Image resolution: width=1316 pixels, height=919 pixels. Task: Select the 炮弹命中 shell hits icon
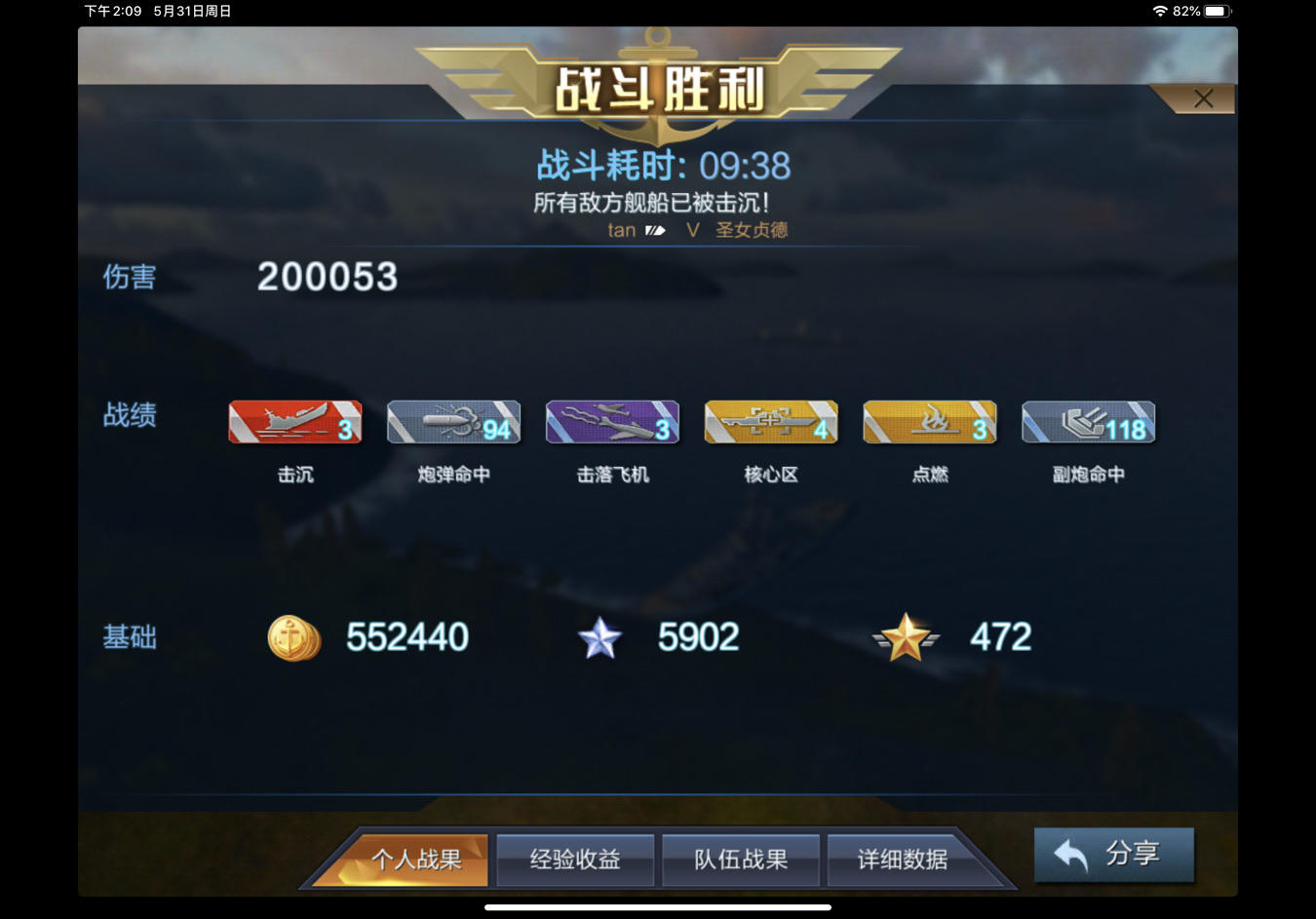453,422
